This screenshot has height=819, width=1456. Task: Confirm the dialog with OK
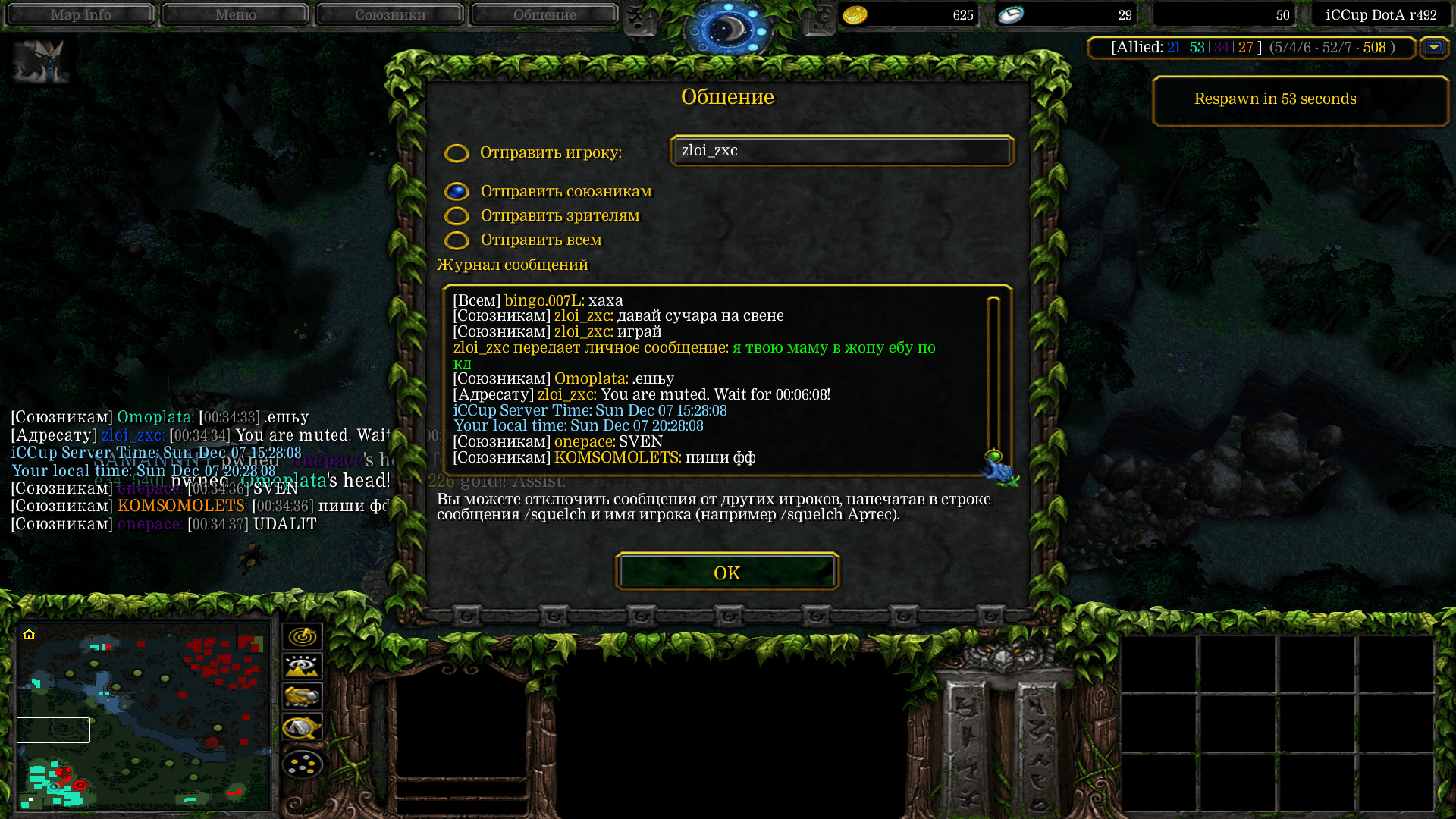coord(726,573)
